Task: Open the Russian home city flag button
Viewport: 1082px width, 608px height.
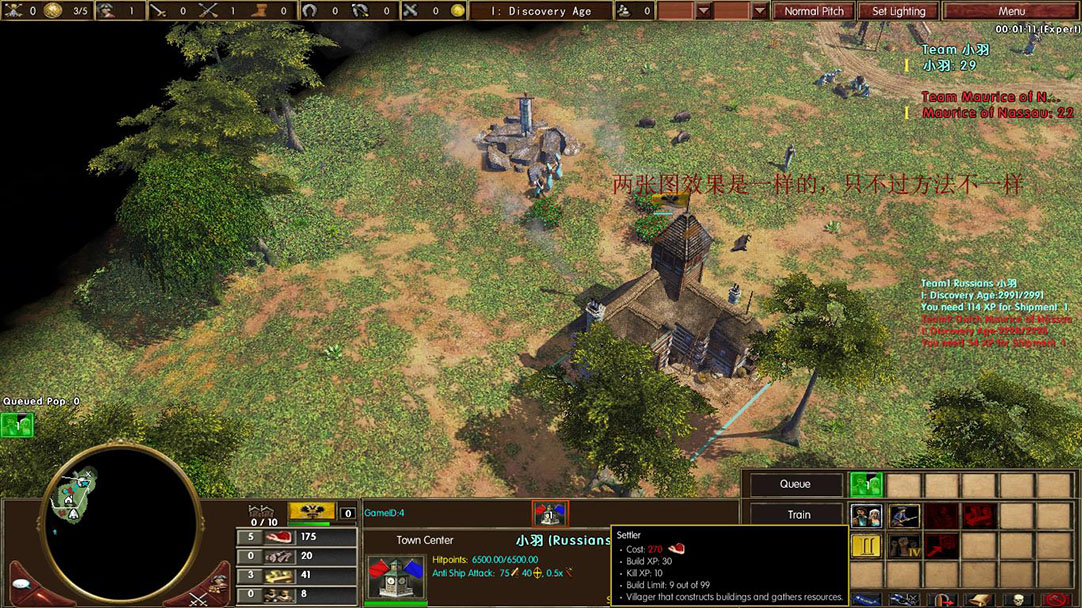Action: (311, 511)
